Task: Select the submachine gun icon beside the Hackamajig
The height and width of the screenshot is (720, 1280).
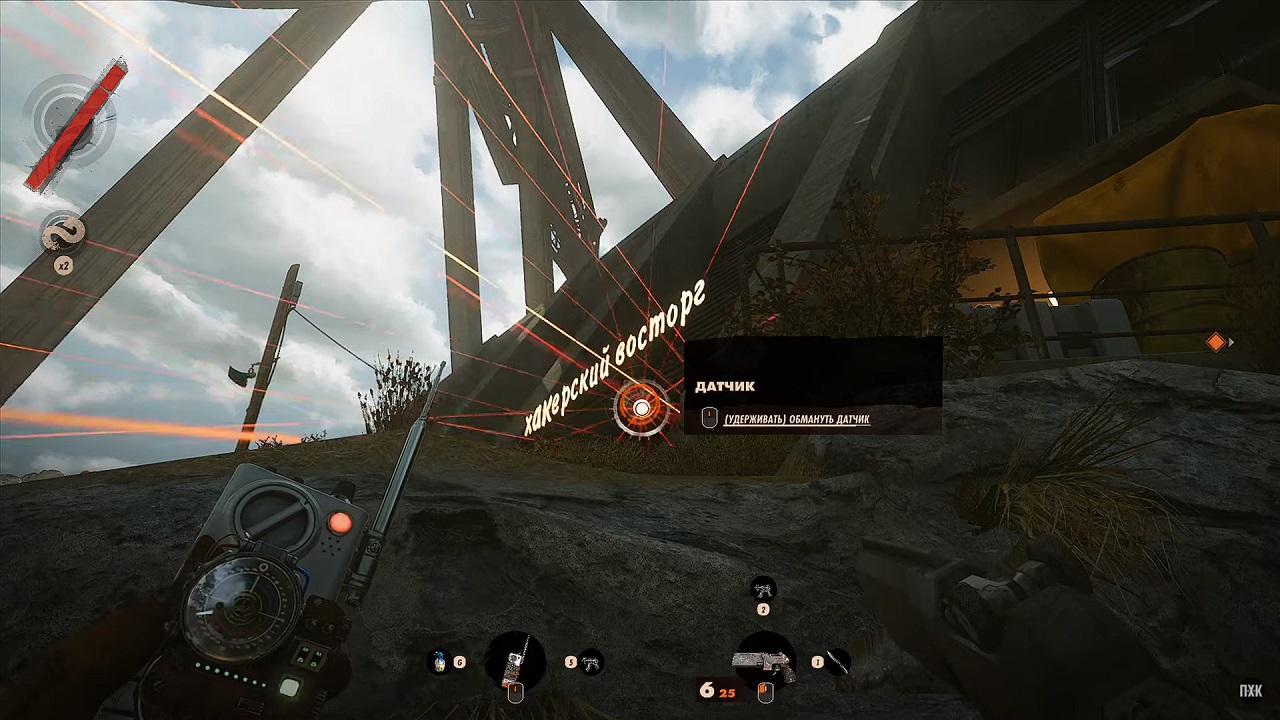Action: (x=592, y=661)
